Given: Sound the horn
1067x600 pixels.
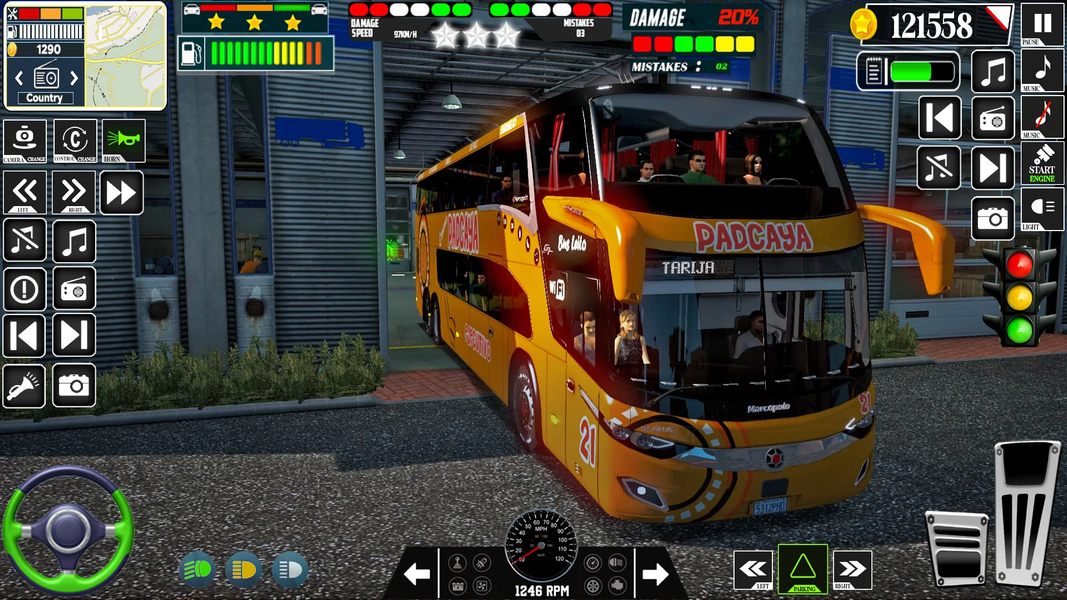Looking at the screenshot, I should pyautogui.click(x=123, y=140).
